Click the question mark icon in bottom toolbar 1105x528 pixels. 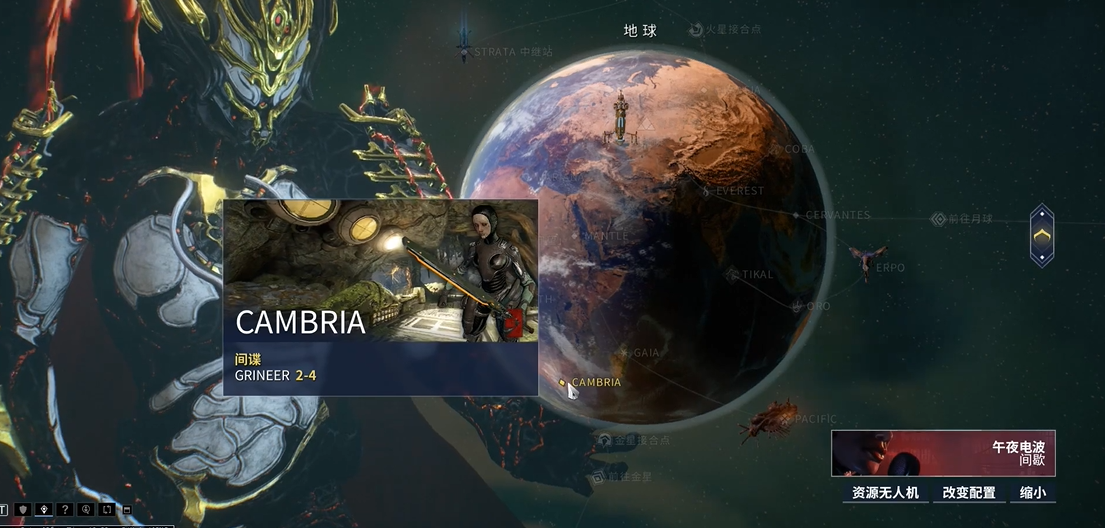pyautogui.click(x=65, y=510)
